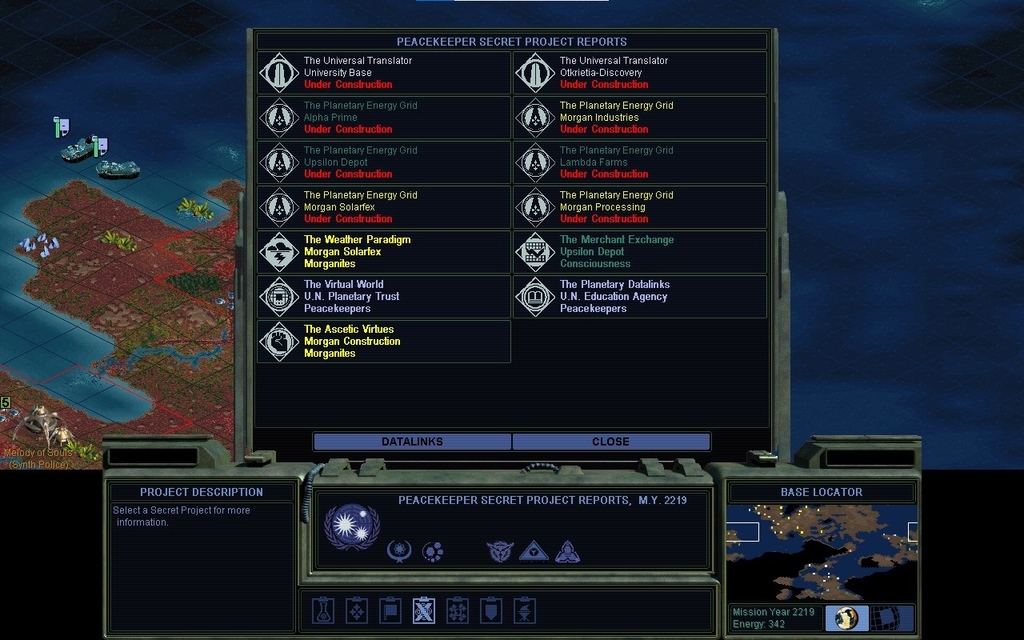1024x640 pixels.
Task: Select Planetary Energy Grid at Morgan Industries
Action: click(640, 118)
